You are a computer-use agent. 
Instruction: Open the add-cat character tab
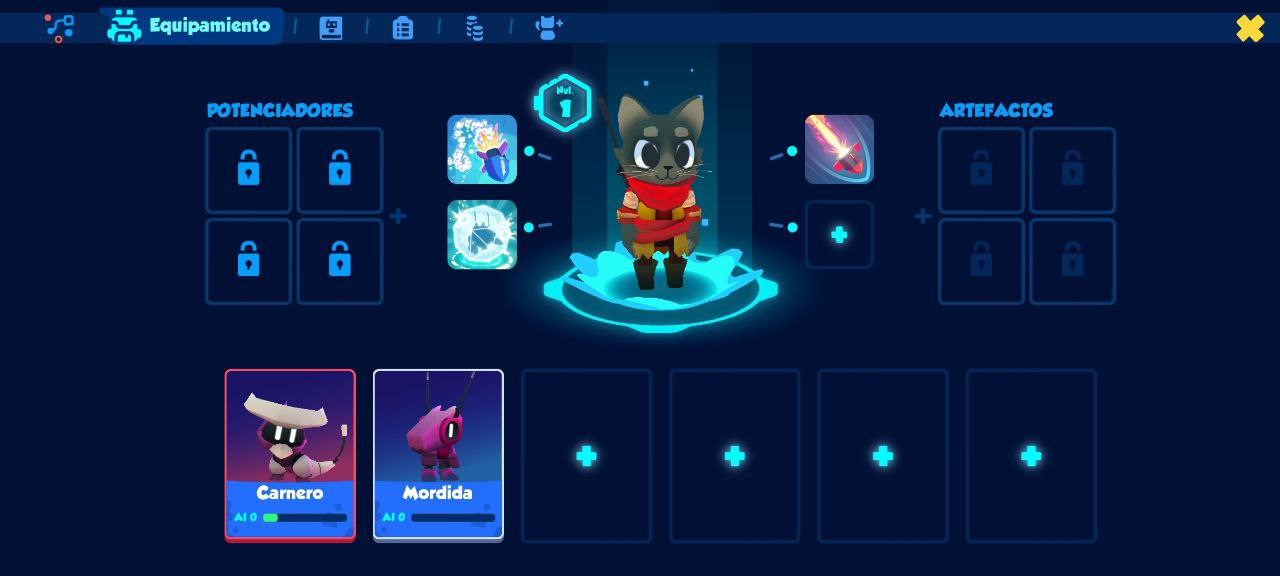pyautogui.click(x=549, y=27)
